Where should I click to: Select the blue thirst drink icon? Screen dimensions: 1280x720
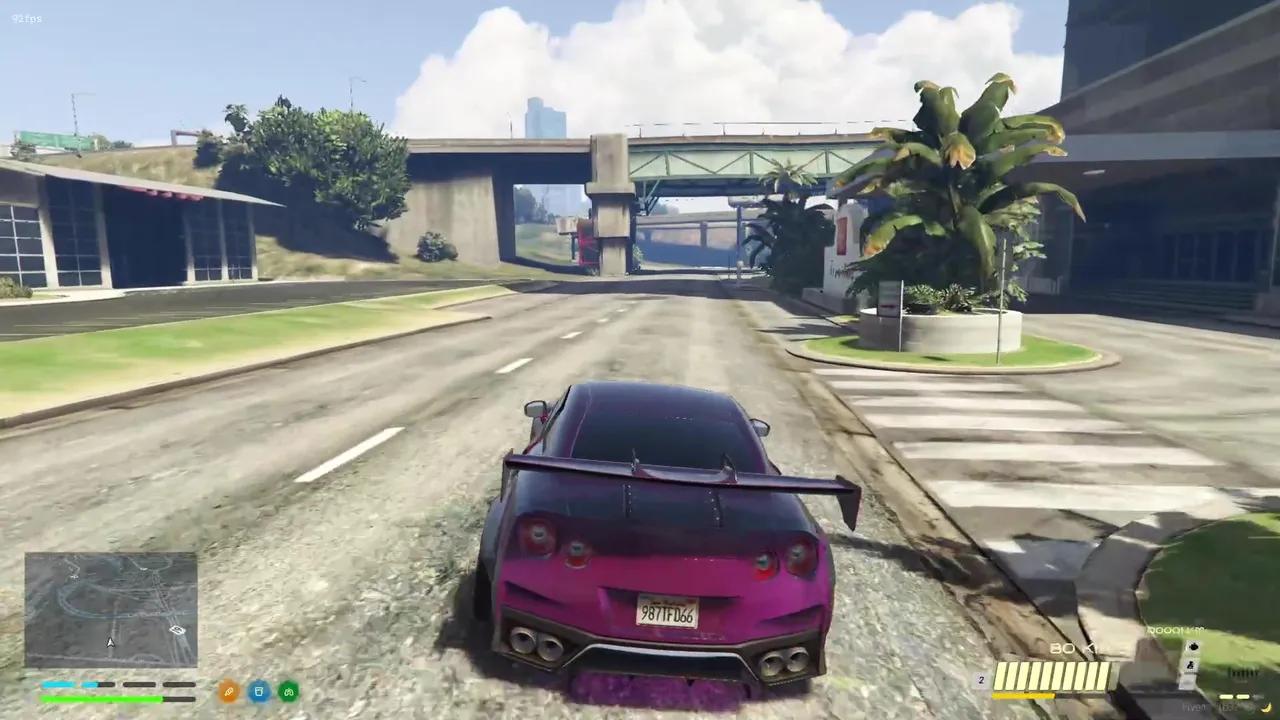pos(259,691)
